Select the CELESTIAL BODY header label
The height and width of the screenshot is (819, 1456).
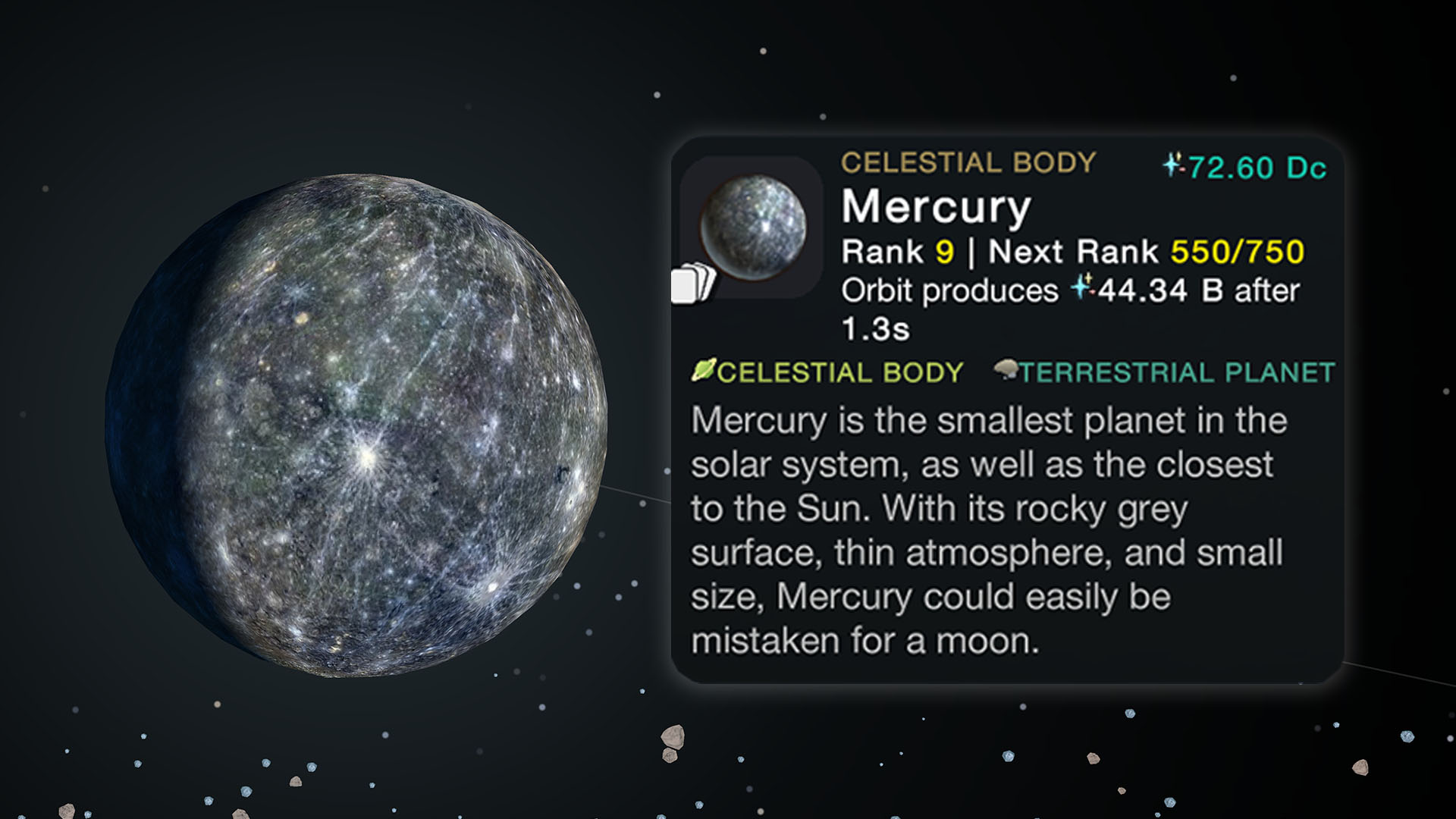pos(968,162)
